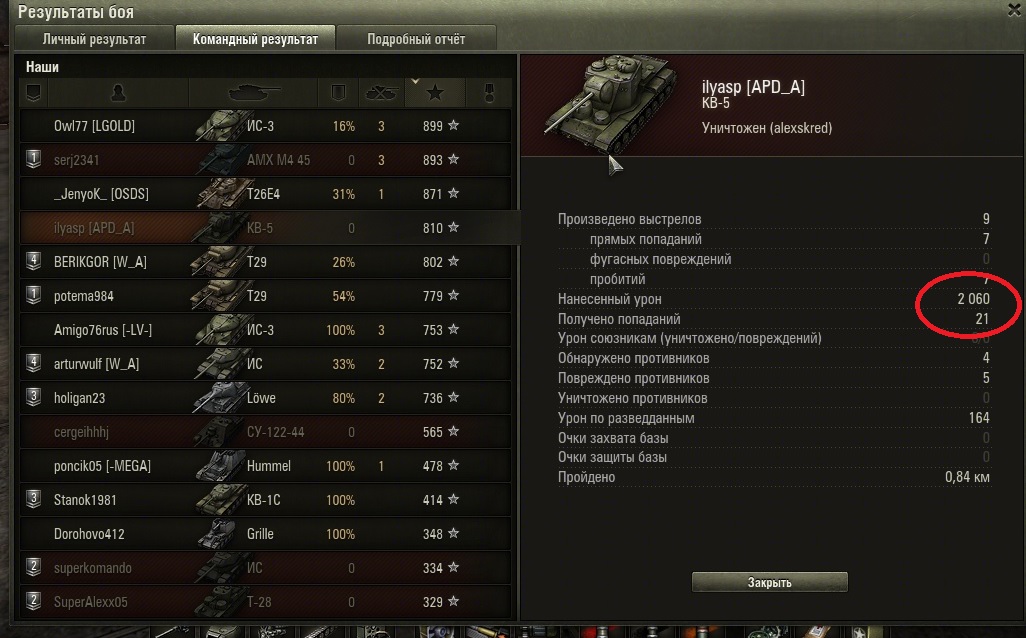Screen dimensions: 1026x638
Task: Sort team list by experience star column
Action: click(435, 93)
